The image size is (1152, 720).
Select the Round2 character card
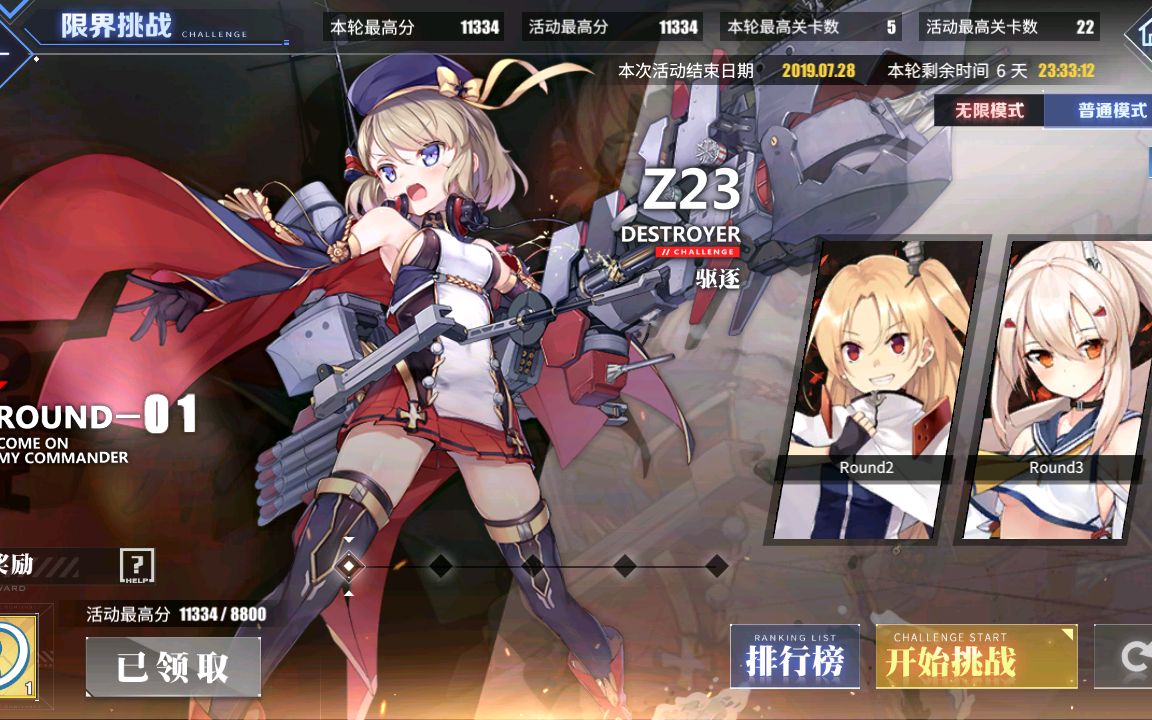click(x=866, y=390)
